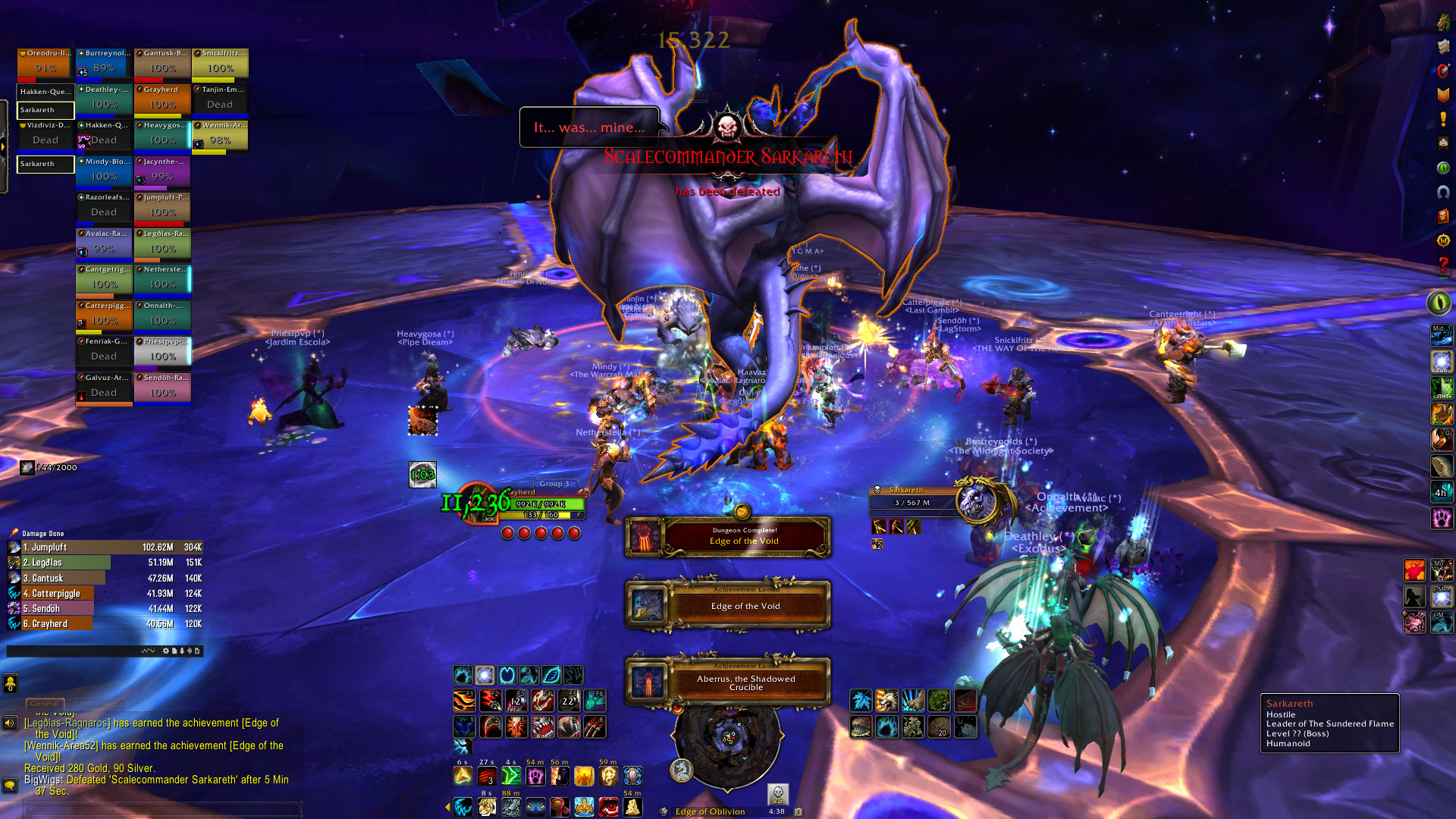Open the chat menu speech bubble button
The height and width of the screenshot is (819, 1456).
pos(10,786)
